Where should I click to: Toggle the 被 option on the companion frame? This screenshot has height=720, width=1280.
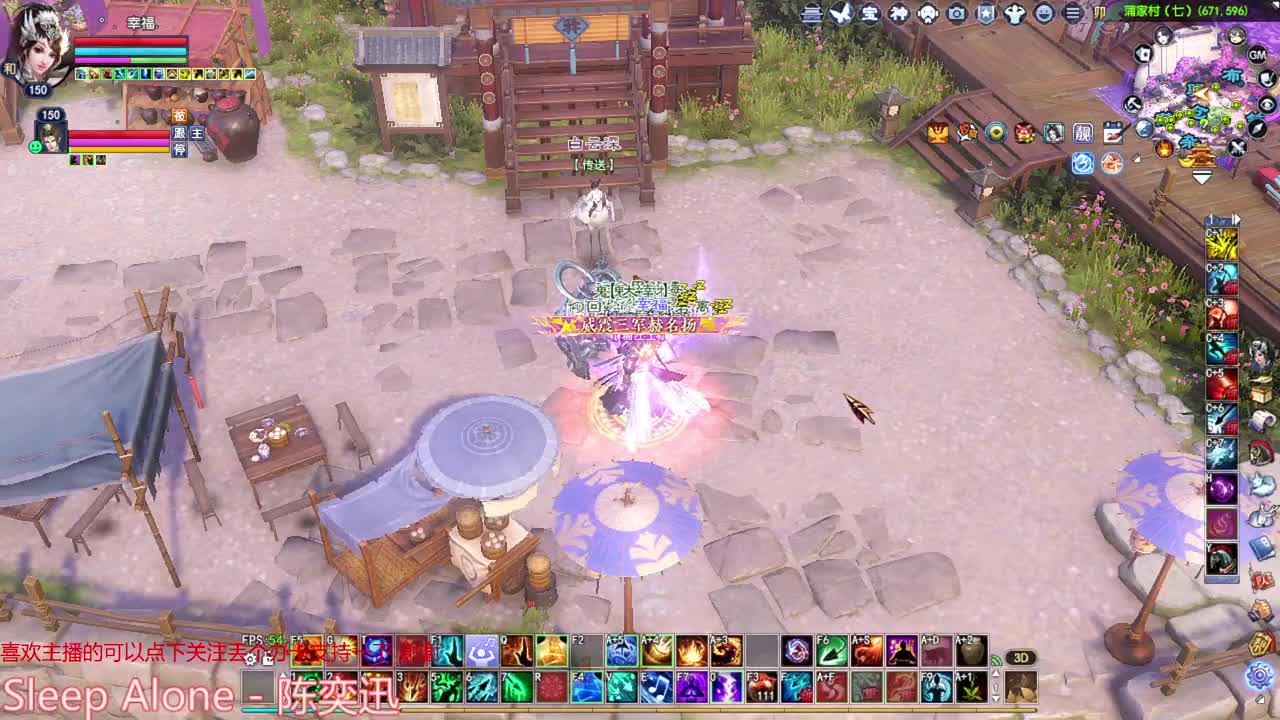[x=181, y=117]
